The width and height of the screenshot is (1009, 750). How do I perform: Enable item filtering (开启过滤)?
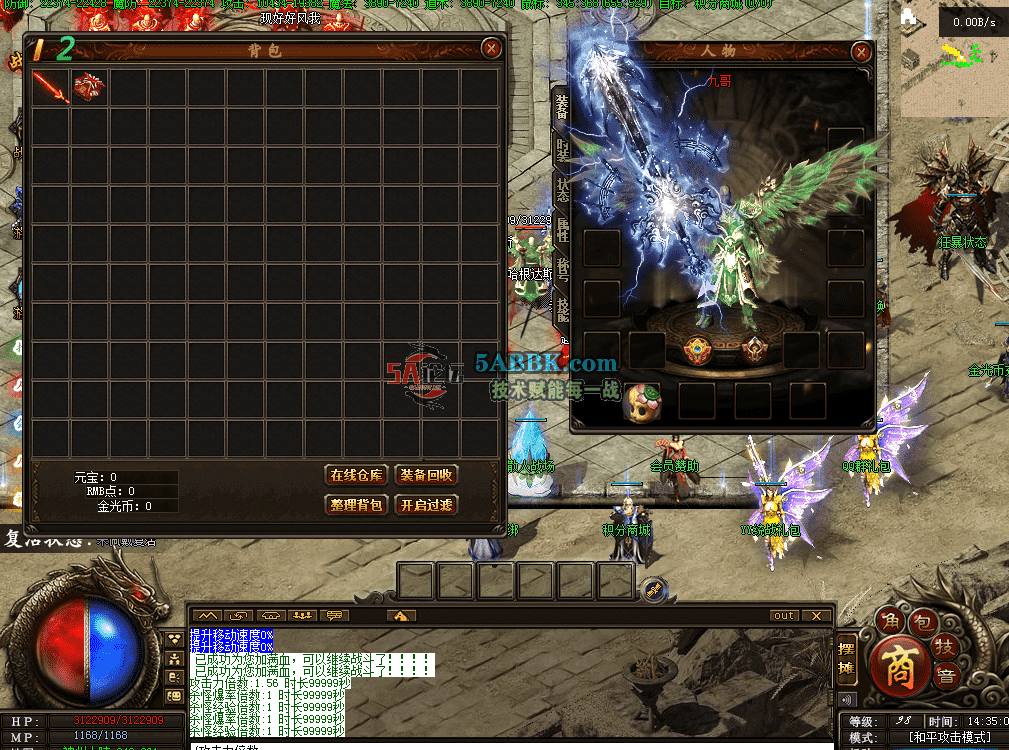426,505
